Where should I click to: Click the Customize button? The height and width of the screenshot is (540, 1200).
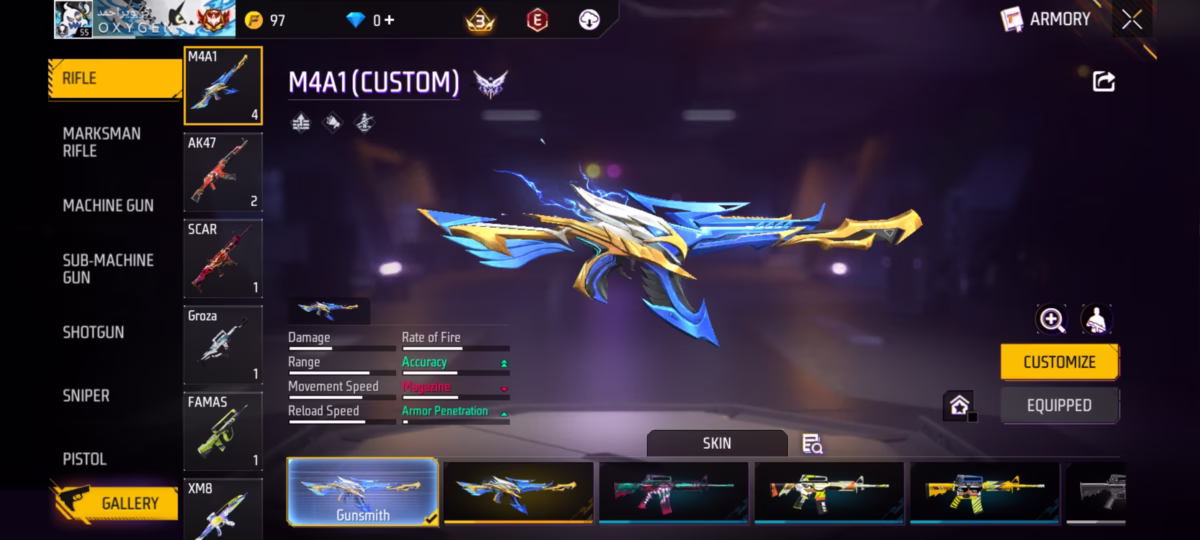[x=1059, y=362]
